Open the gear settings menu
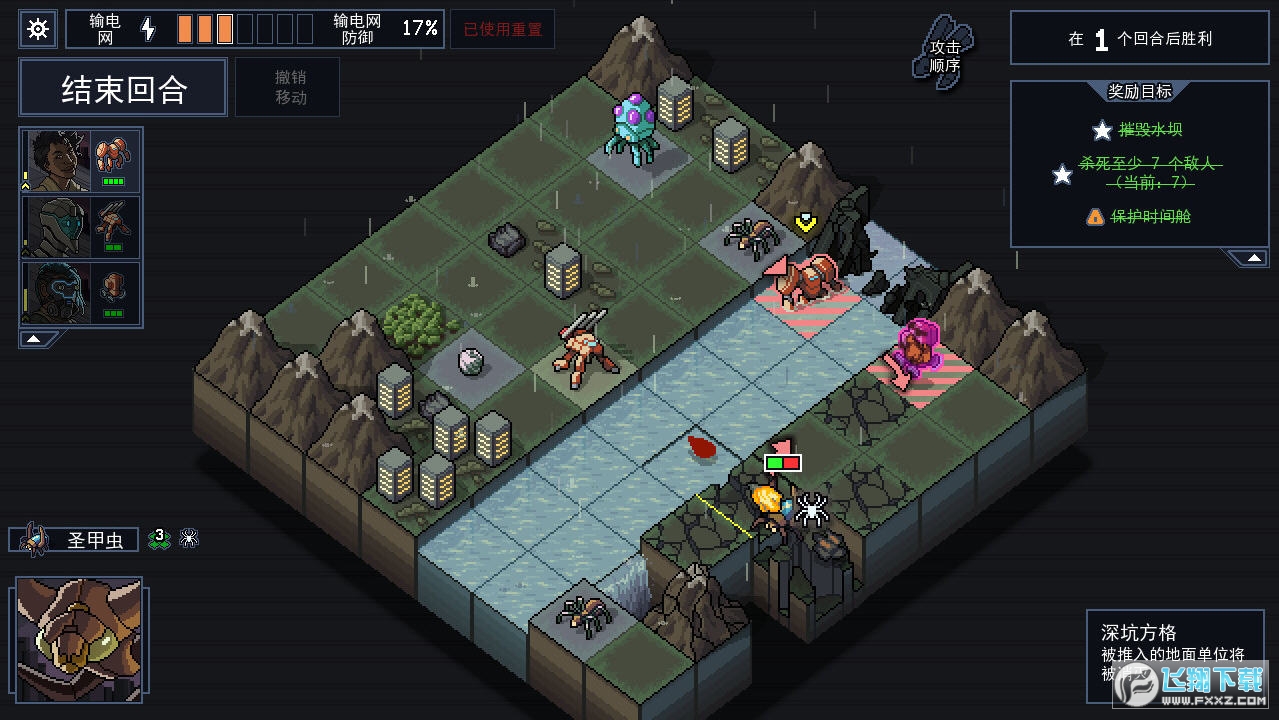The height and width of the screenshot is (720, 1279). click(x=37, y=29)
